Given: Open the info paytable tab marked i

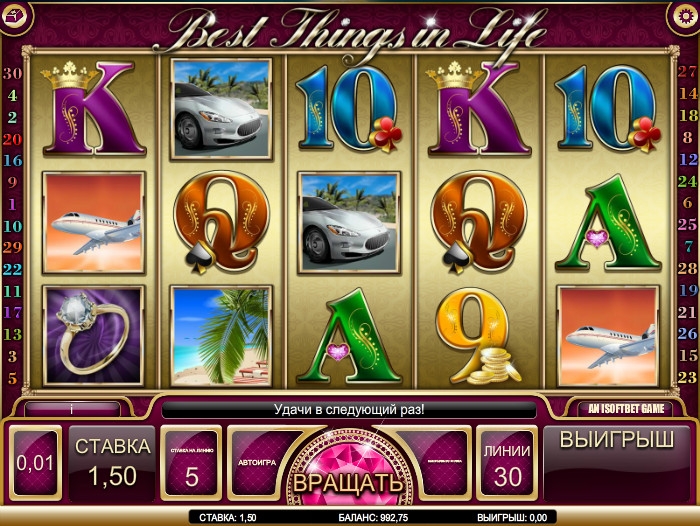Looking at the screenshot, I should (72, 408).
